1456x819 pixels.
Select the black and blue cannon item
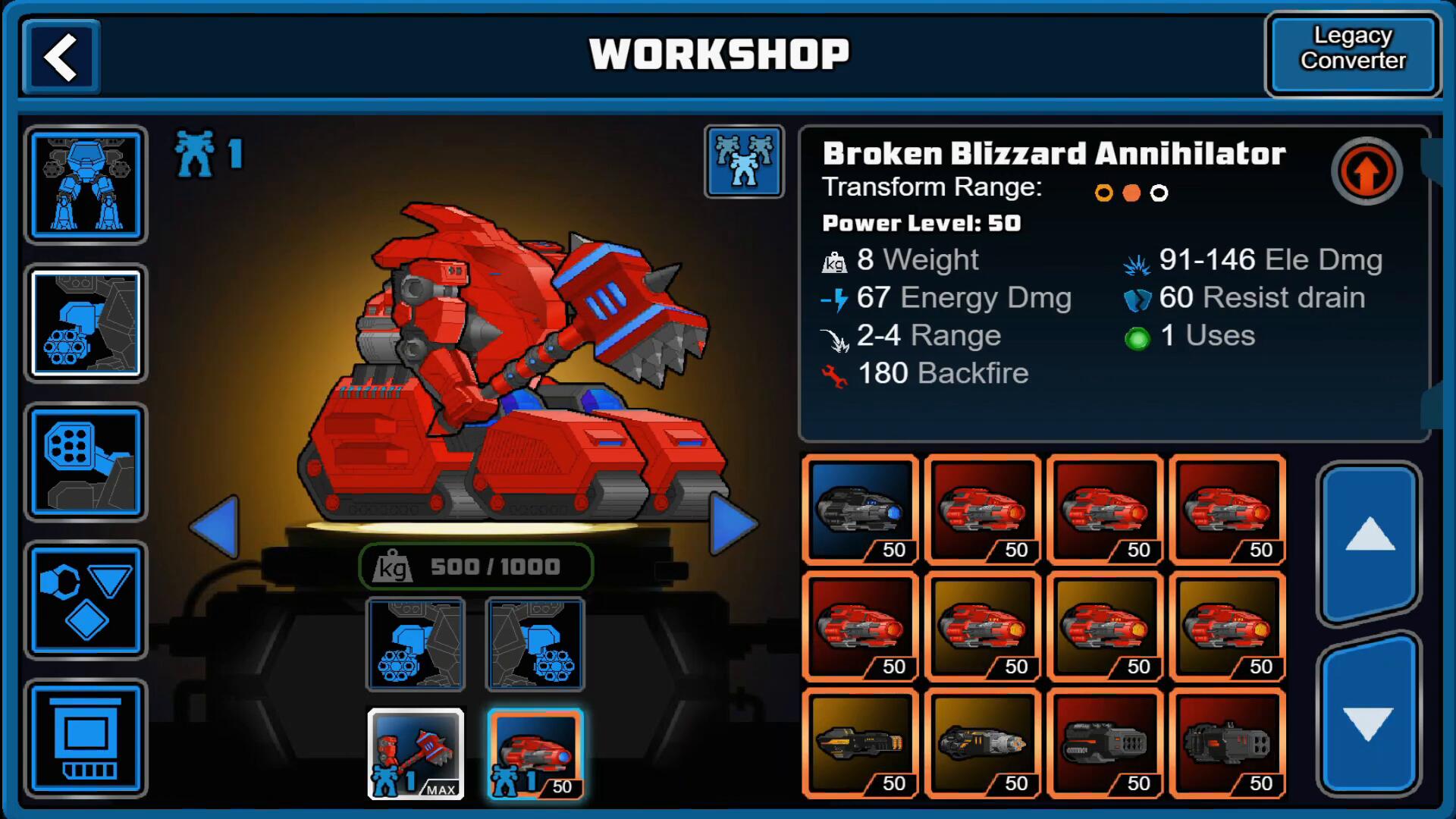(860, 510)
